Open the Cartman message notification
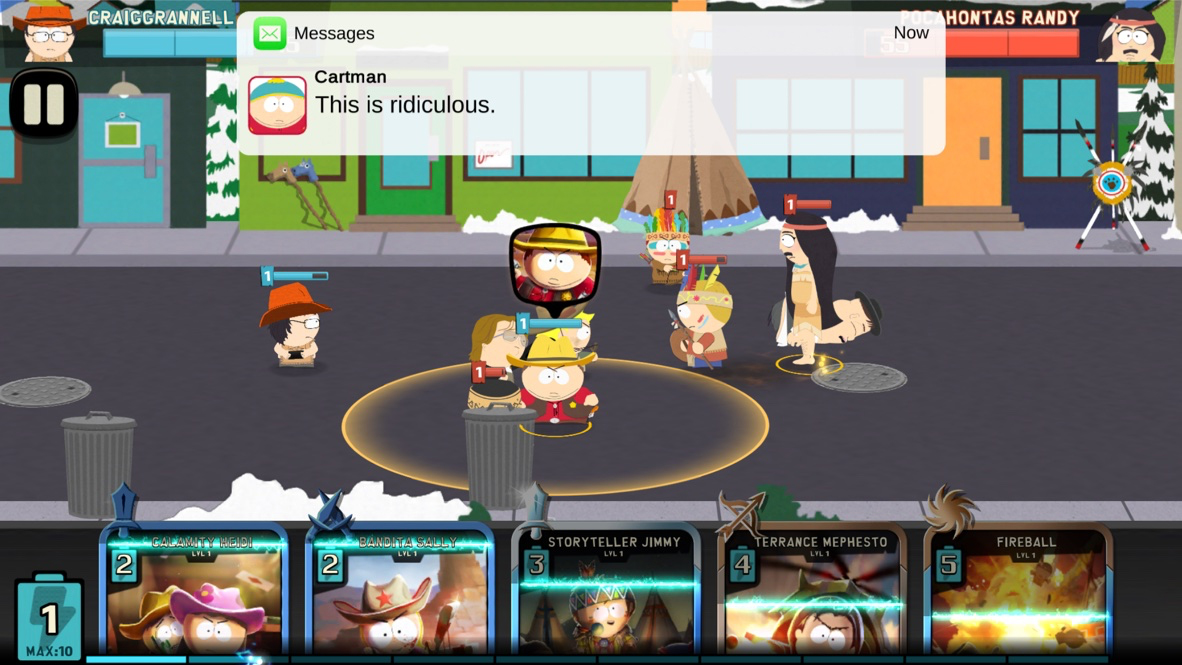 point(590,92)
